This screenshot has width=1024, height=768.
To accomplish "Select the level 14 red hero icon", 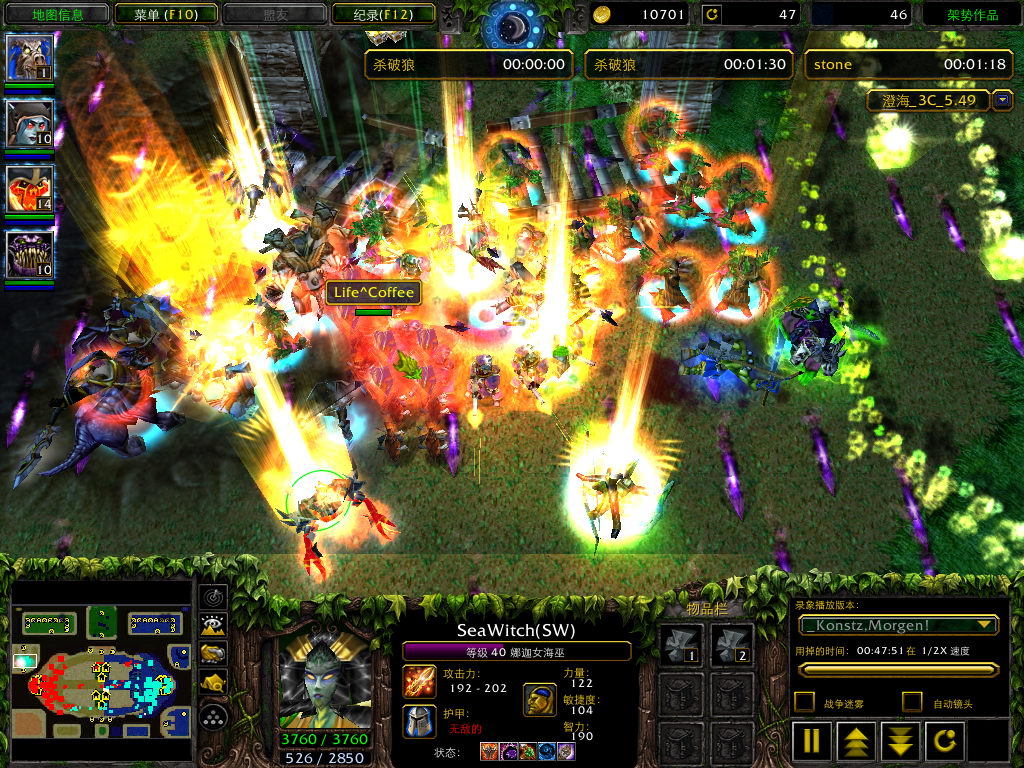I will tap(30, 189).
